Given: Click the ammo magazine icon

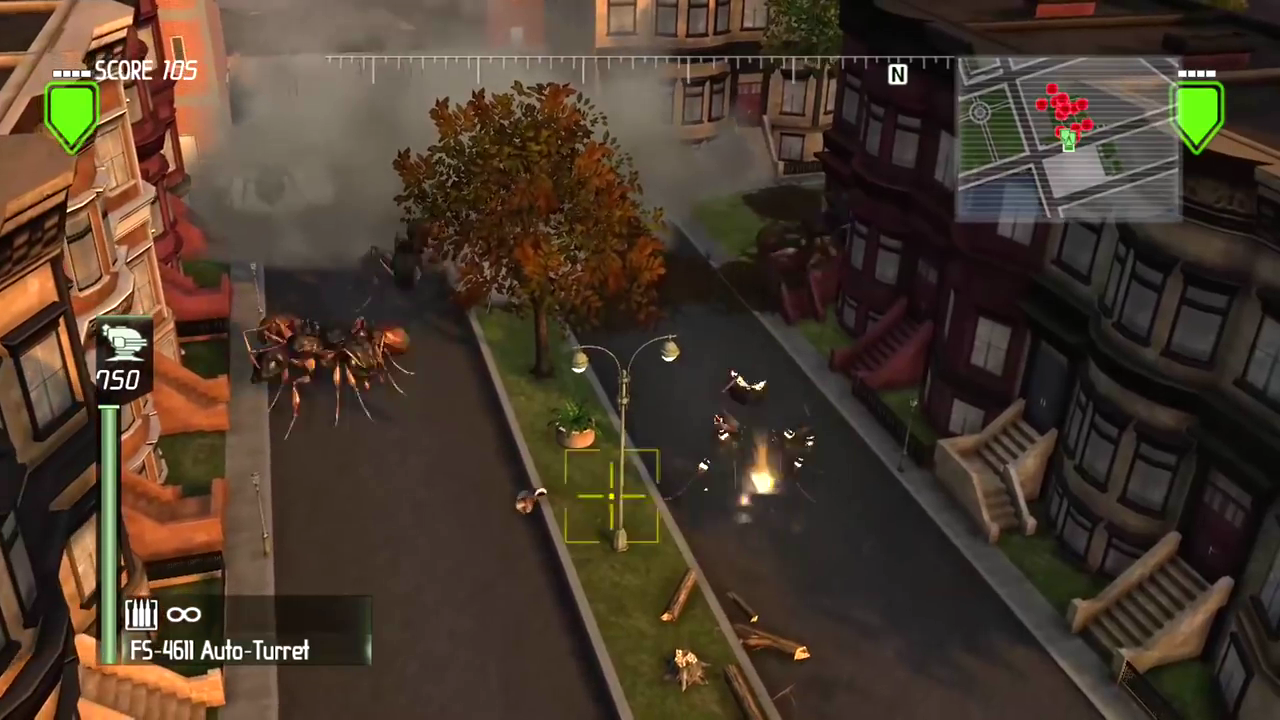Looking at the screenshot, I should (x=141, y=614).
